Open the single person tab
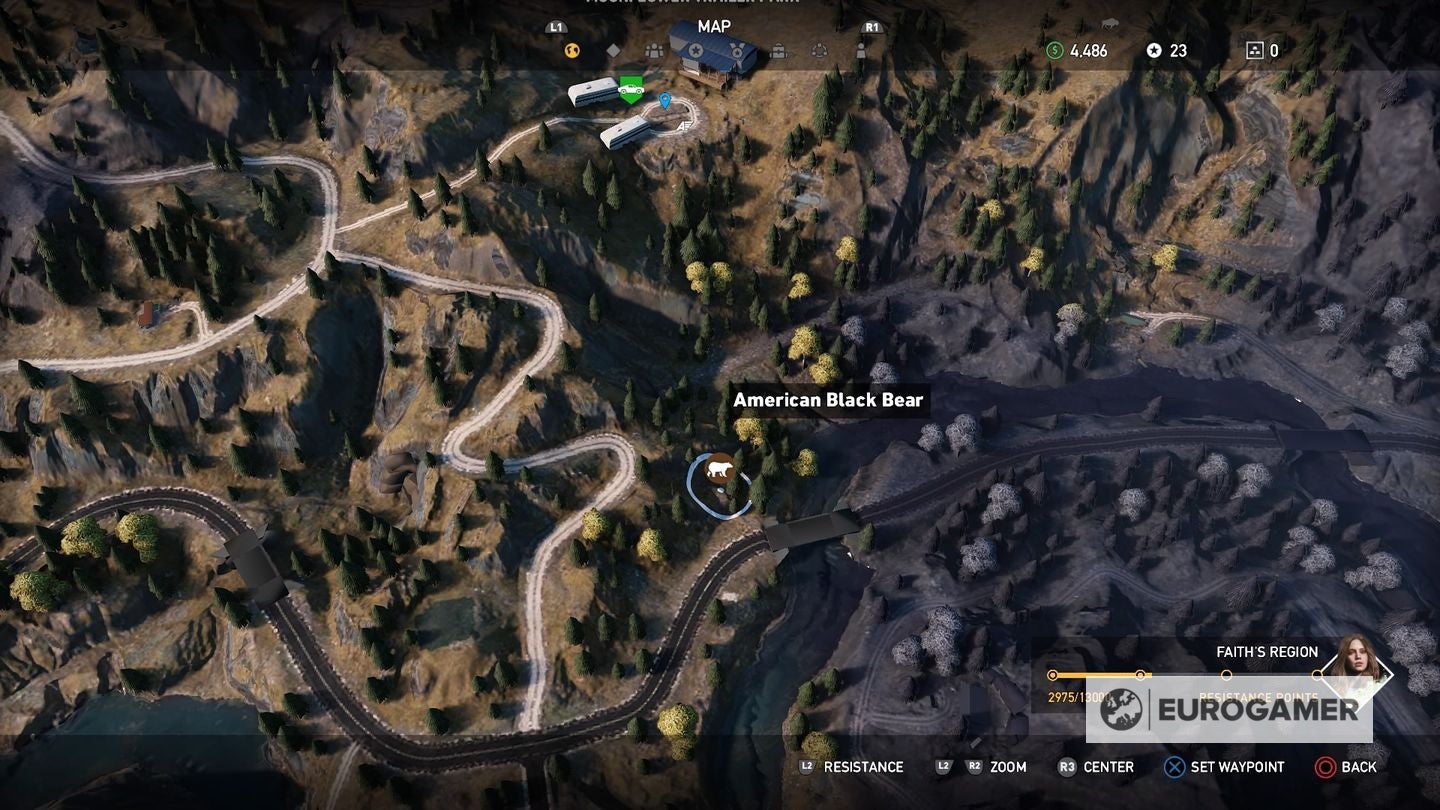Image resolution: width=1440 pixels, height=810 pixels. [x=860, y=51]
